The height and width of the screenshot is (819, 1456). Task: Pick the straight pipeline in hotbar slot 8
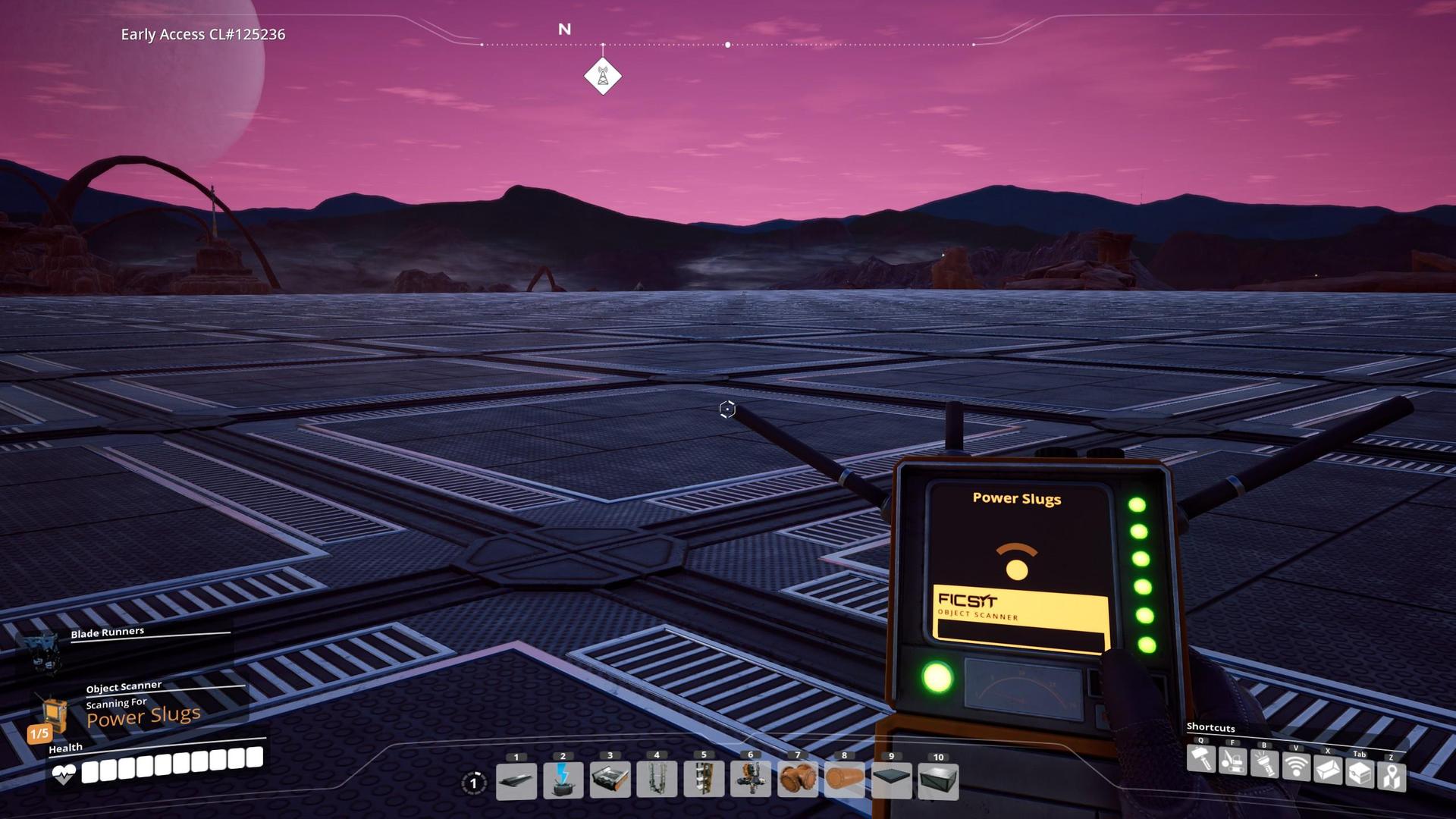tap(845, 781)
